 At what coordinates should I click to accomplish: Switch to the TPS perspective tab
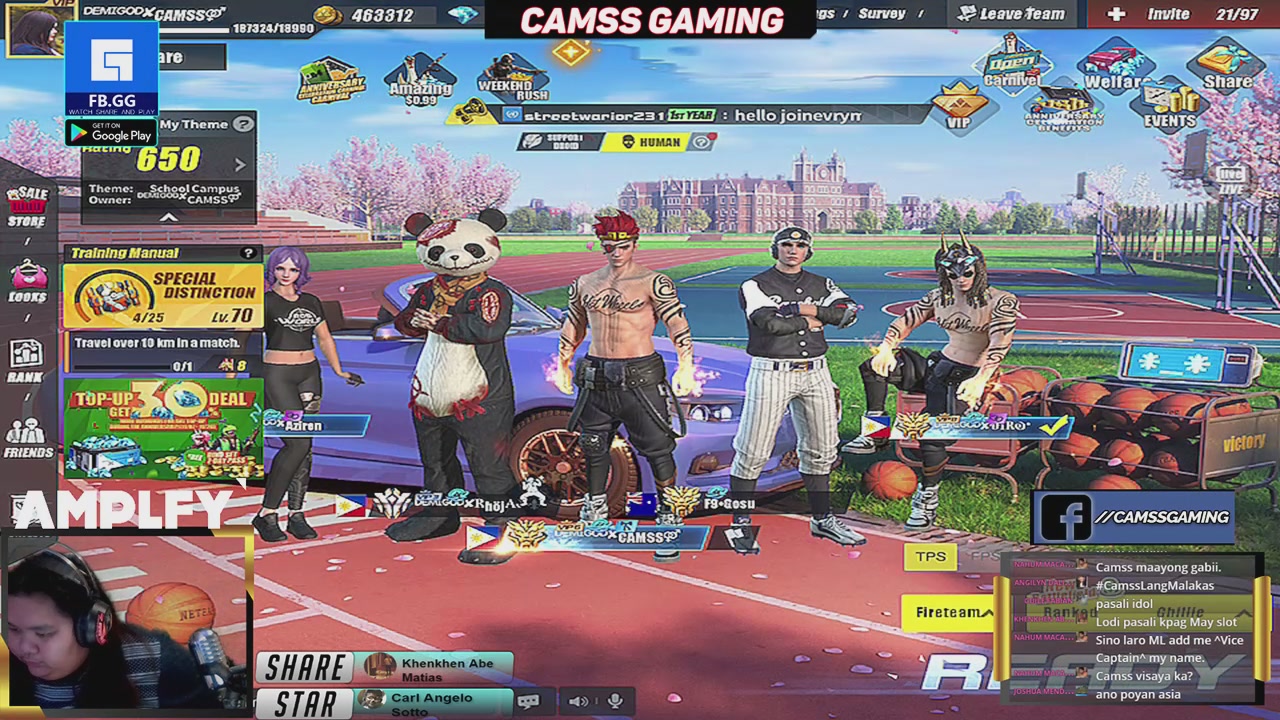(930, 556)
